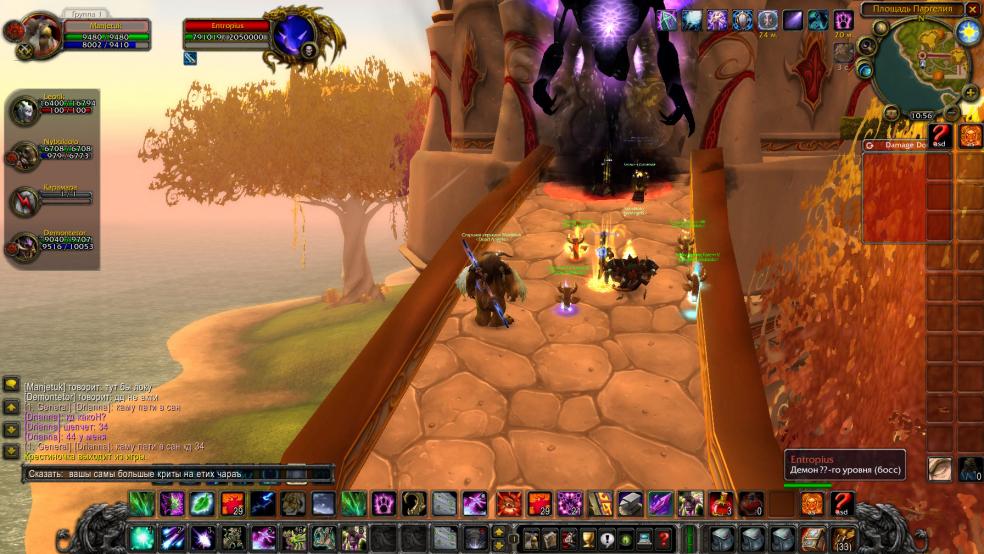Activate the red question mark macro 'asd'
This screenshot has height=554, width=984.
[x=843, y=503]
